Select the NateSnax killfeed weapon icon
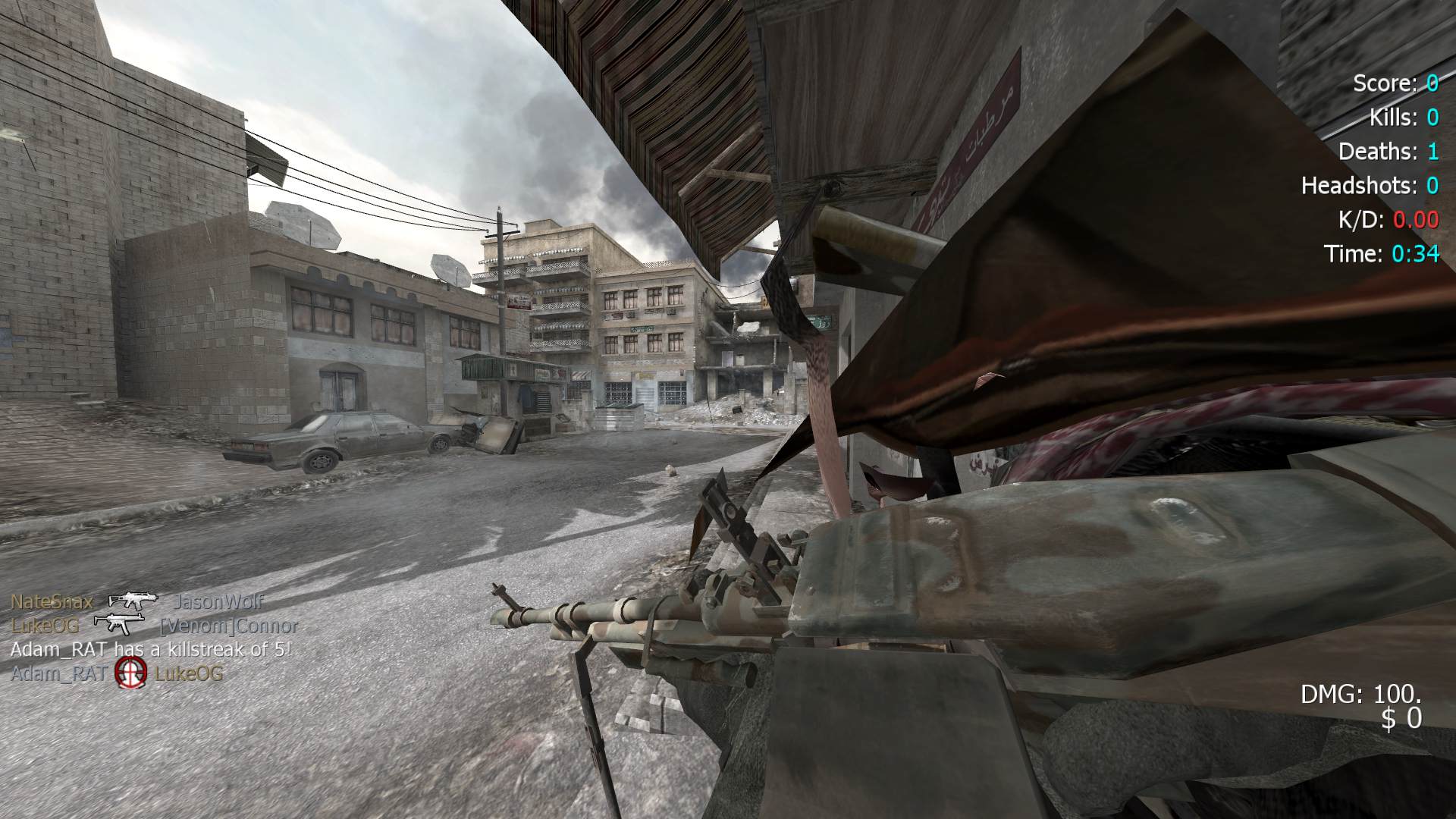This screenshot has width=1456, height=819. pos(133,601)
